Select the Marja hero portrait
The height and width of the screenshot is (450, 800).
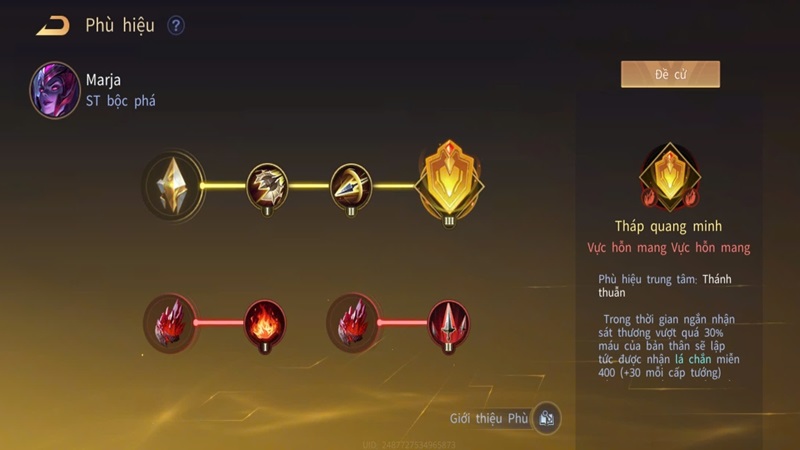click(x=55, y=89)
